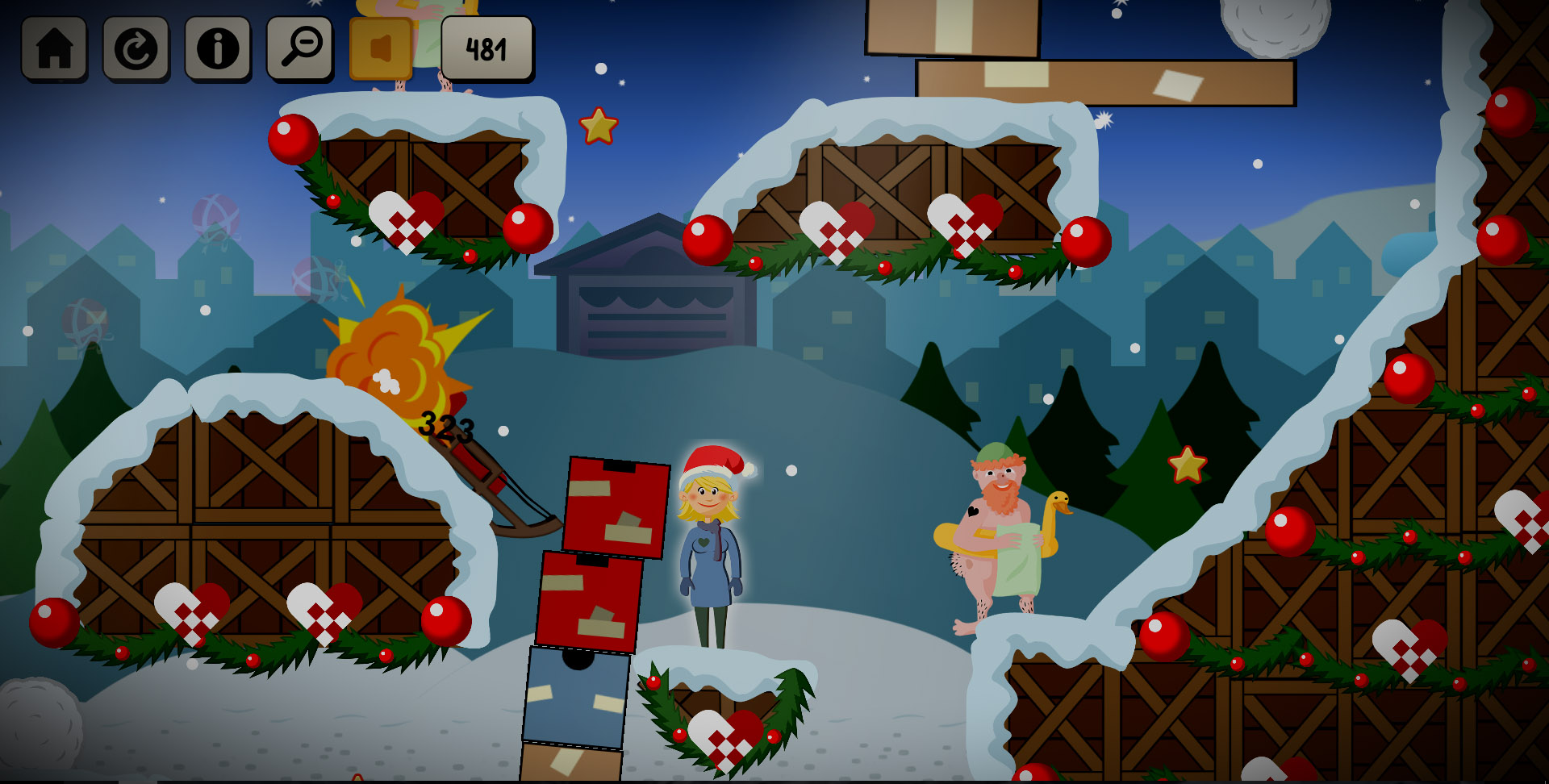The height and width of the screenshot is (784, 1549).
Task: Open the info button
Action: [x=218, y=48]
